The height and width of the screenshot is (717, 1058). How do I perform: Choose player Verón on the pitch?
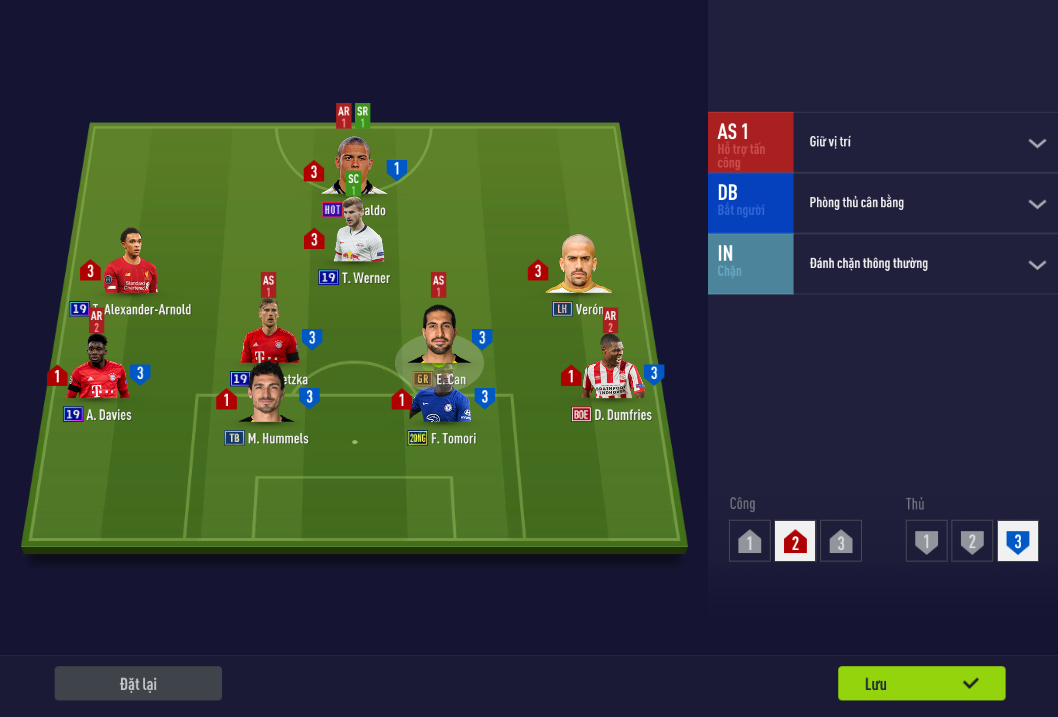point(578,267)
